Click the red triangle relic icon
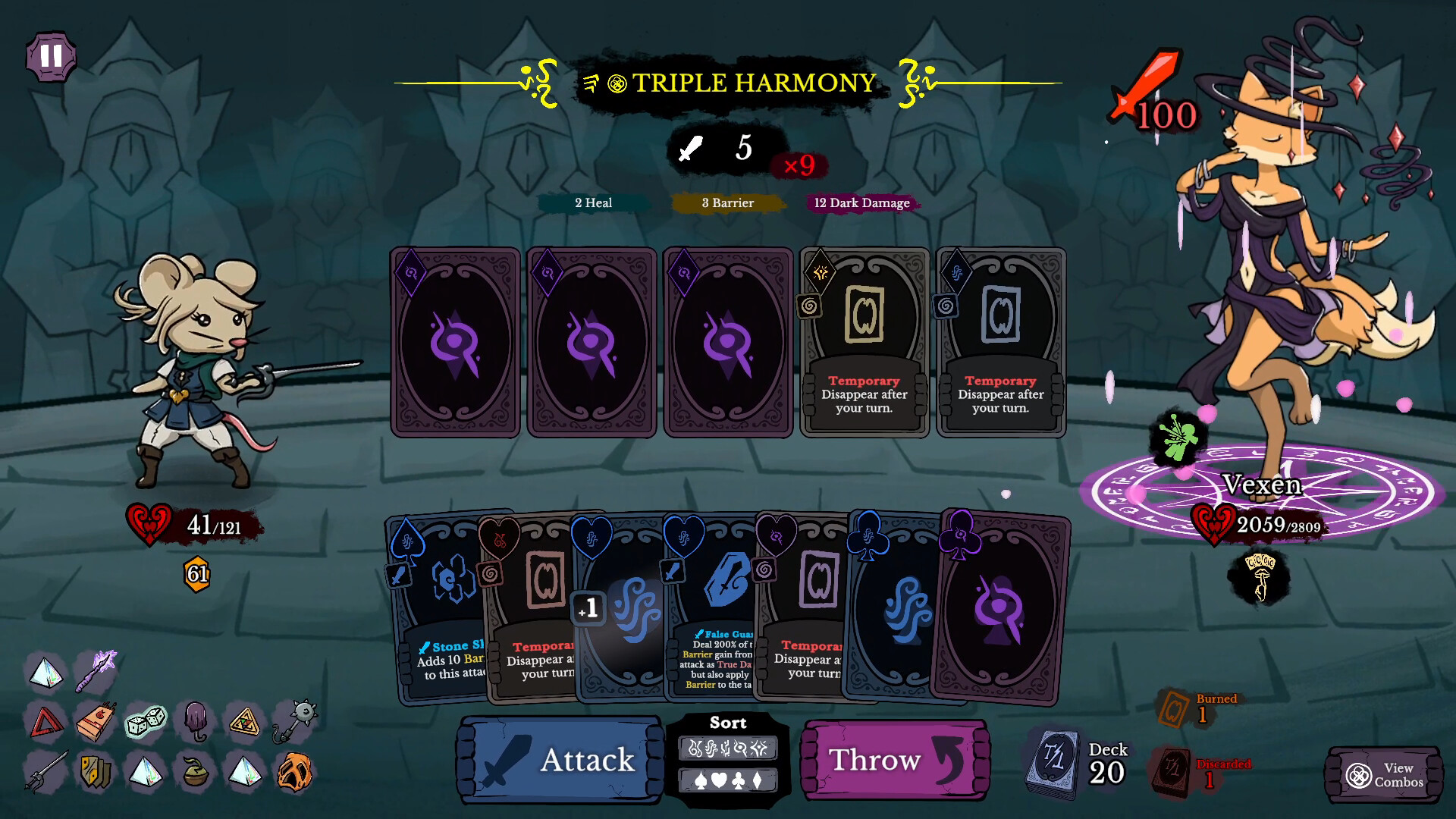The image size is (1456, 819). (x=48, y=720)
